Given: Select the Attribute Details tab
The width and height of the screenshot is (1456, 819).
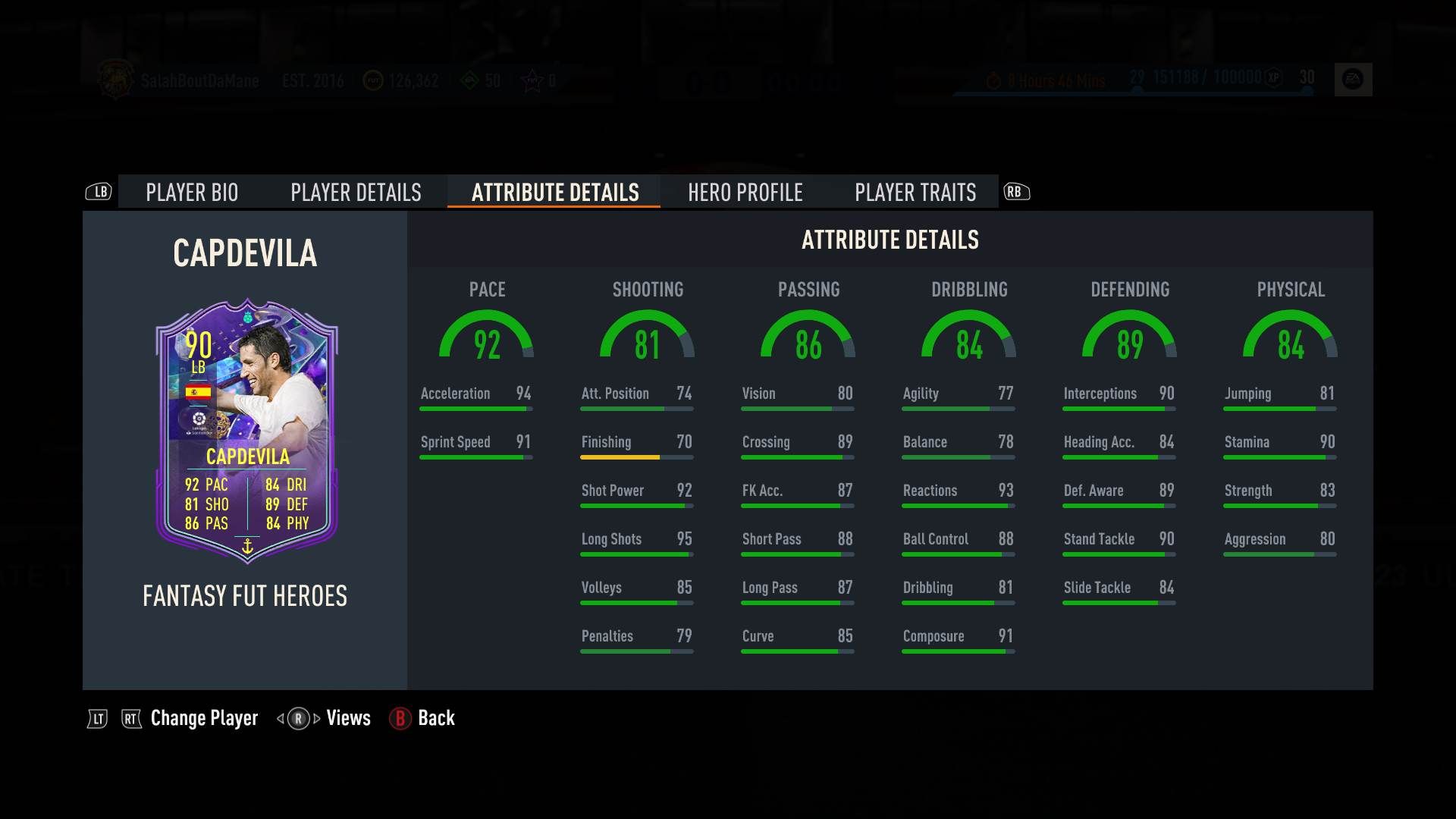Looking at the screenshot, I should tap(555, 193).
